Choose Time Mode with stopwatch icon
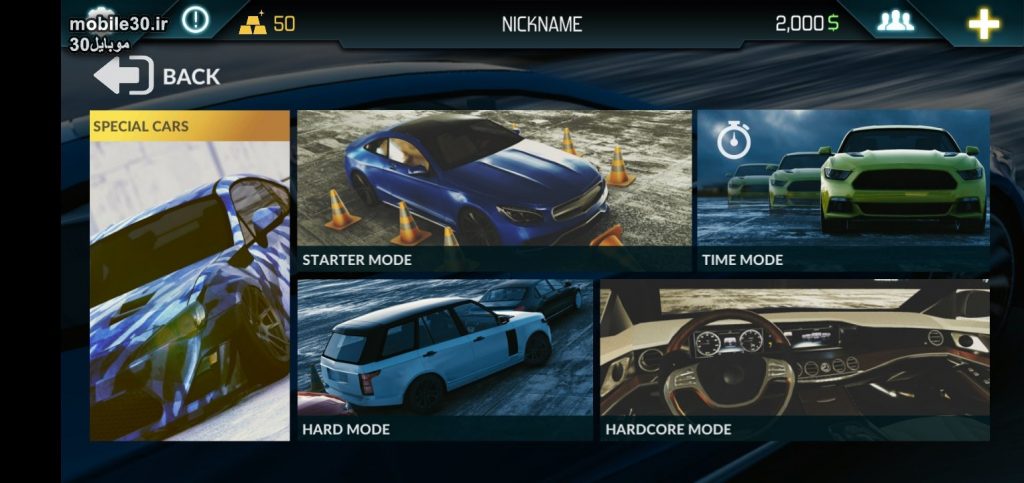This screenshot has height=483, width=1024. point(843,190)
